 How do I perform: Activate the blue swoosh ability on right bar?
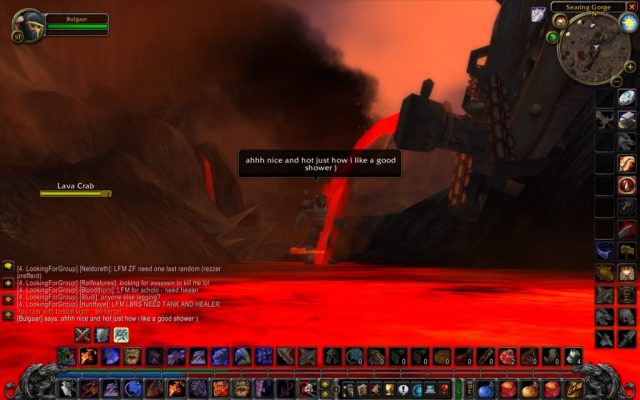[605, 250]
